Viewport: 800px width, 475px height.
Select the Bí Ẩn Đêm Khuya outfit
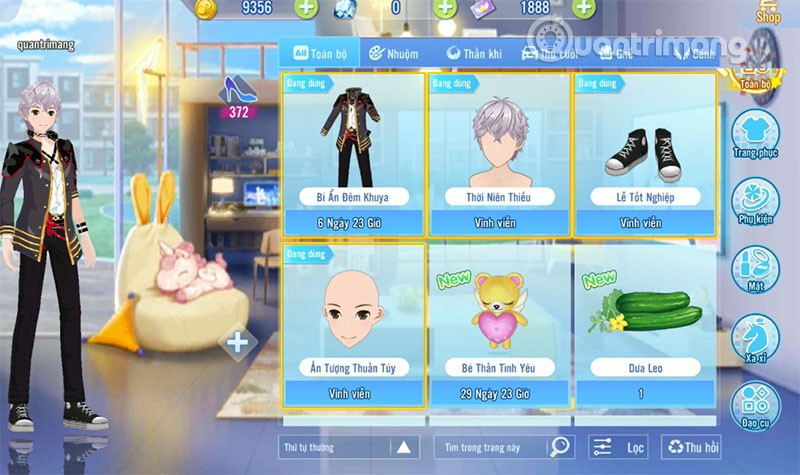click(355, 152)
